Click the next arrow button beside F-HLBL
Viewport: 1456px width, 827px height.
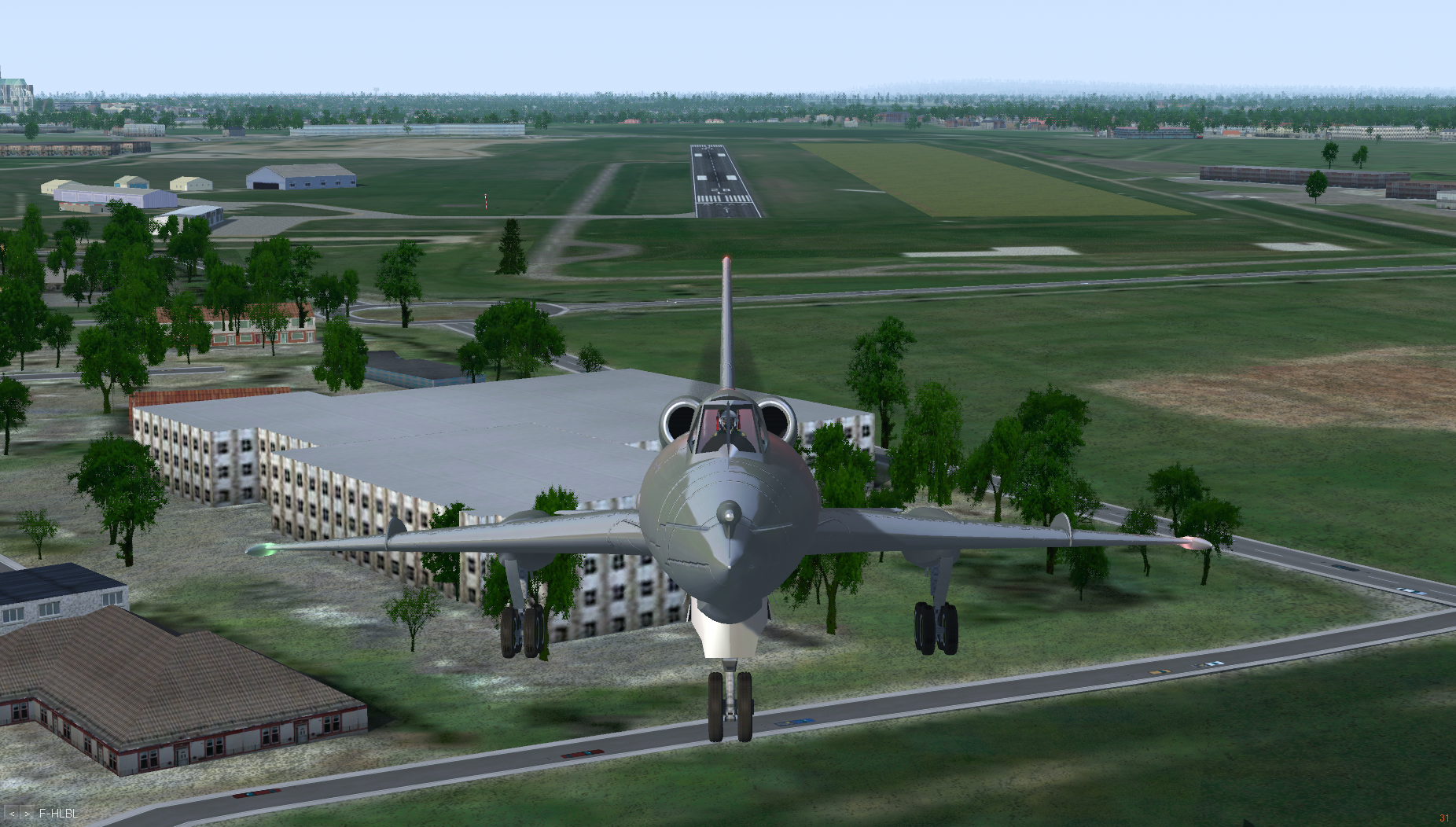coord(28,814)
